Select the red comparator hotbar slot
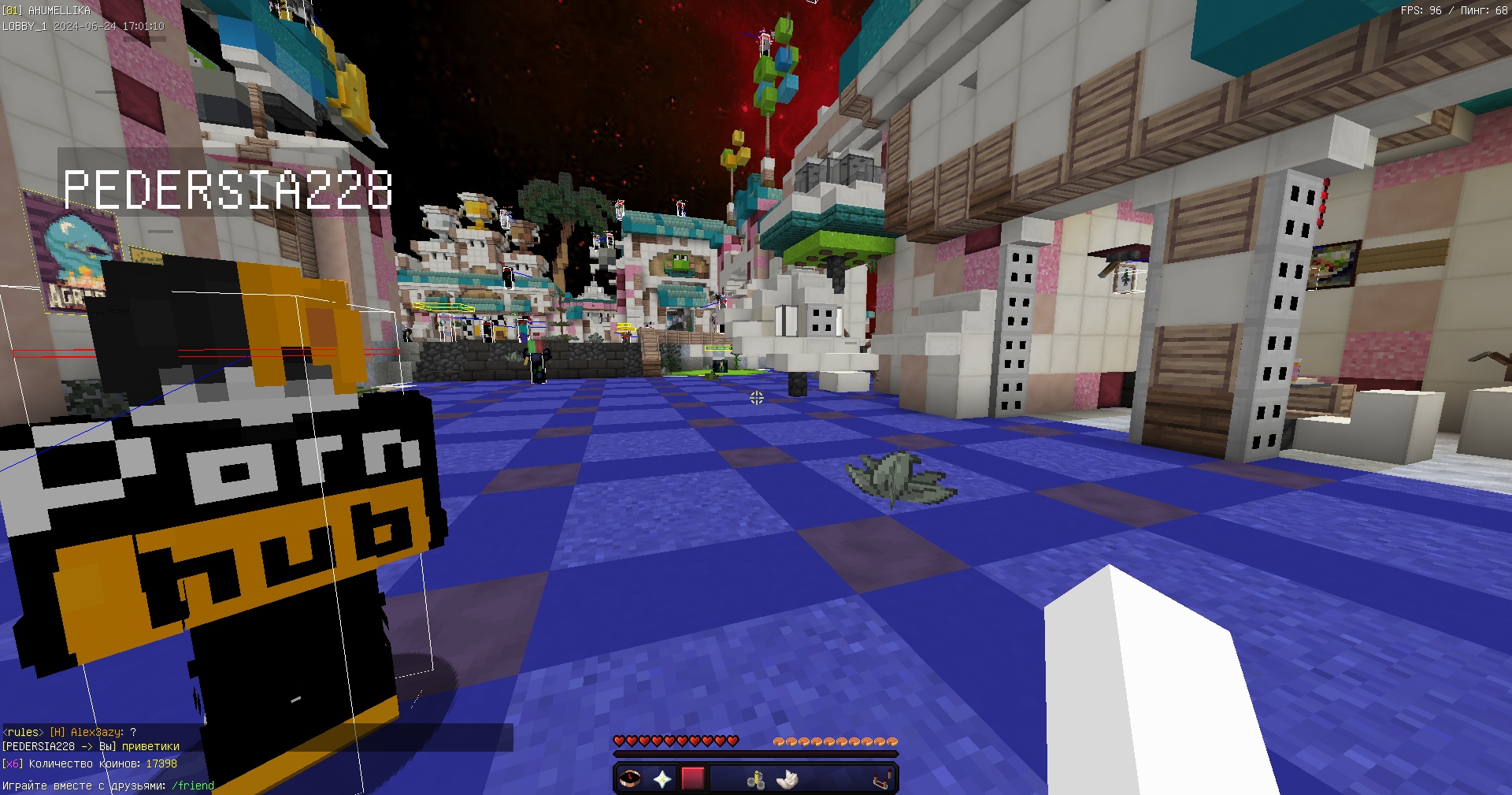1512x795 pixels. pyautogui.click(x=882, y=779)
